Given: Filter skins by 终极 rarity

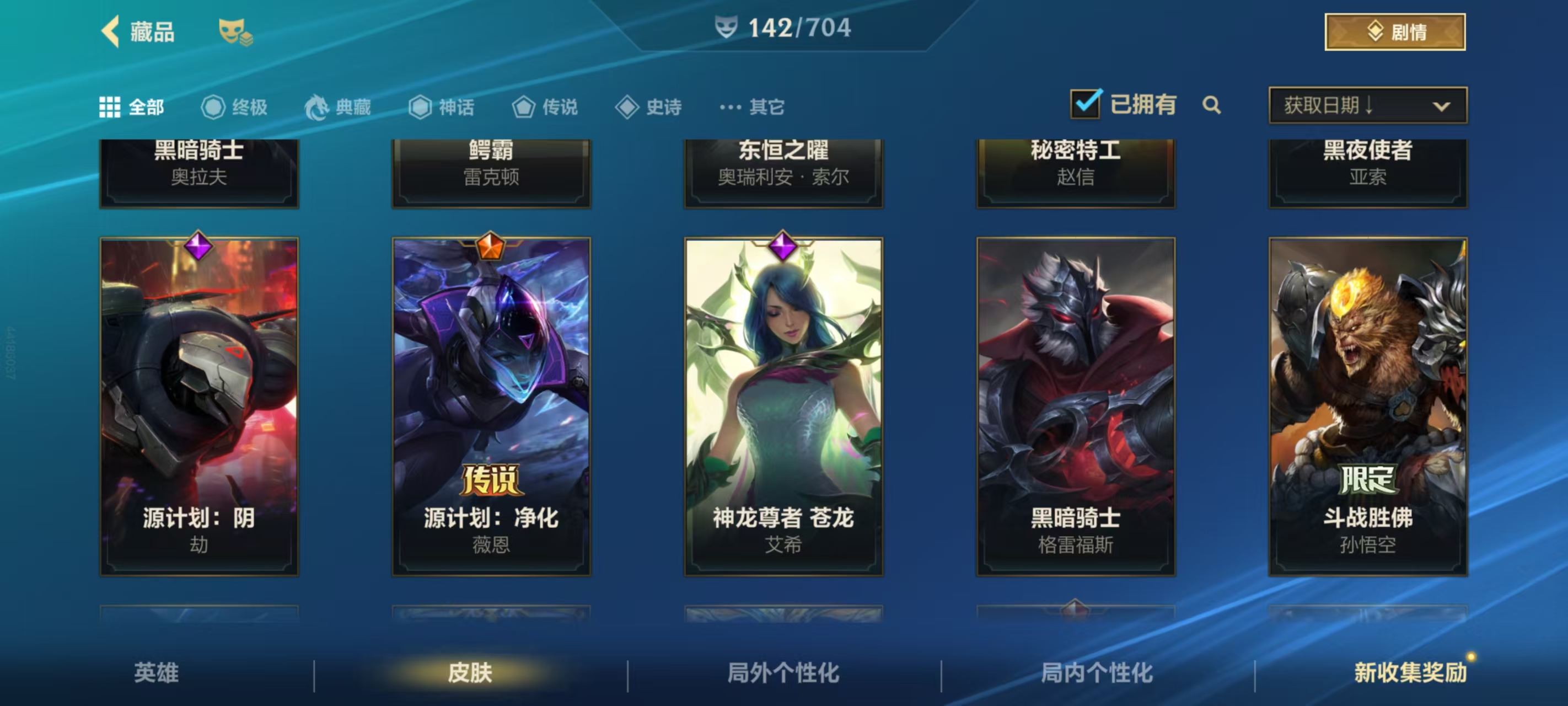Looking at the screenshot, I should coord(234,107).
